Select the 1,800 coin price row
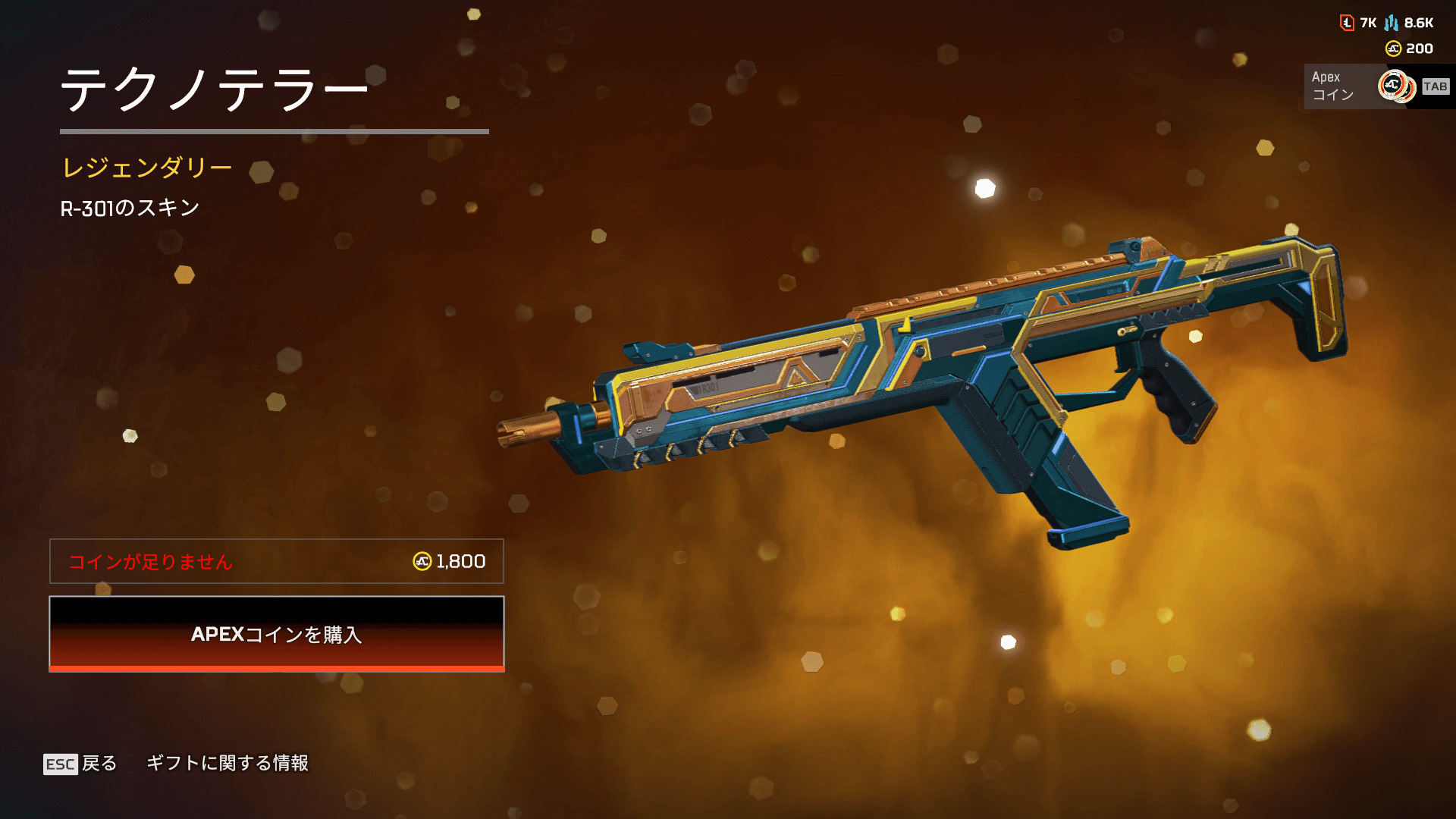This screenshot has height=819, width=1456. tap(277, 561)
